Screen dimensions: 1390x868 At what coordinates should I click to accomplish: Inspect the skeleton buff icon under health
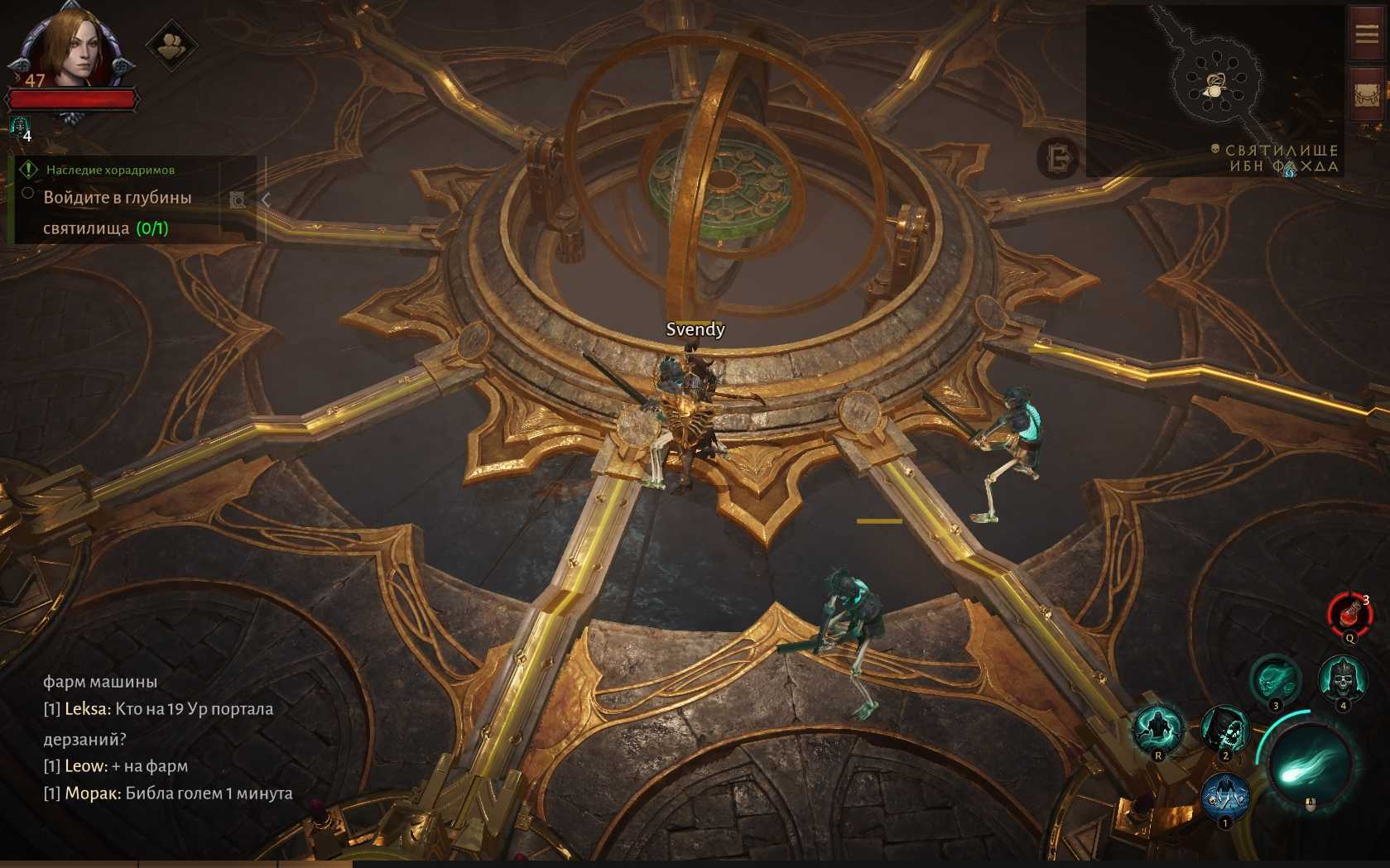pyautogui.click(x=20, y=127)
